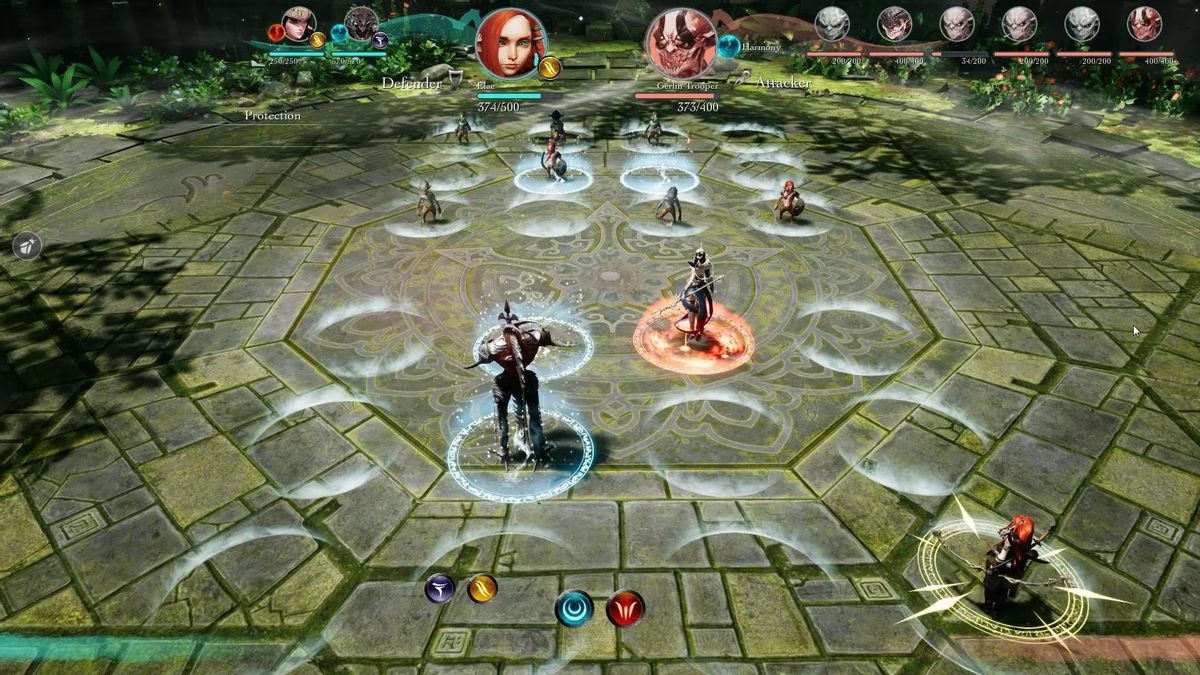Pick the dark beast party portrait

[361, 23]
